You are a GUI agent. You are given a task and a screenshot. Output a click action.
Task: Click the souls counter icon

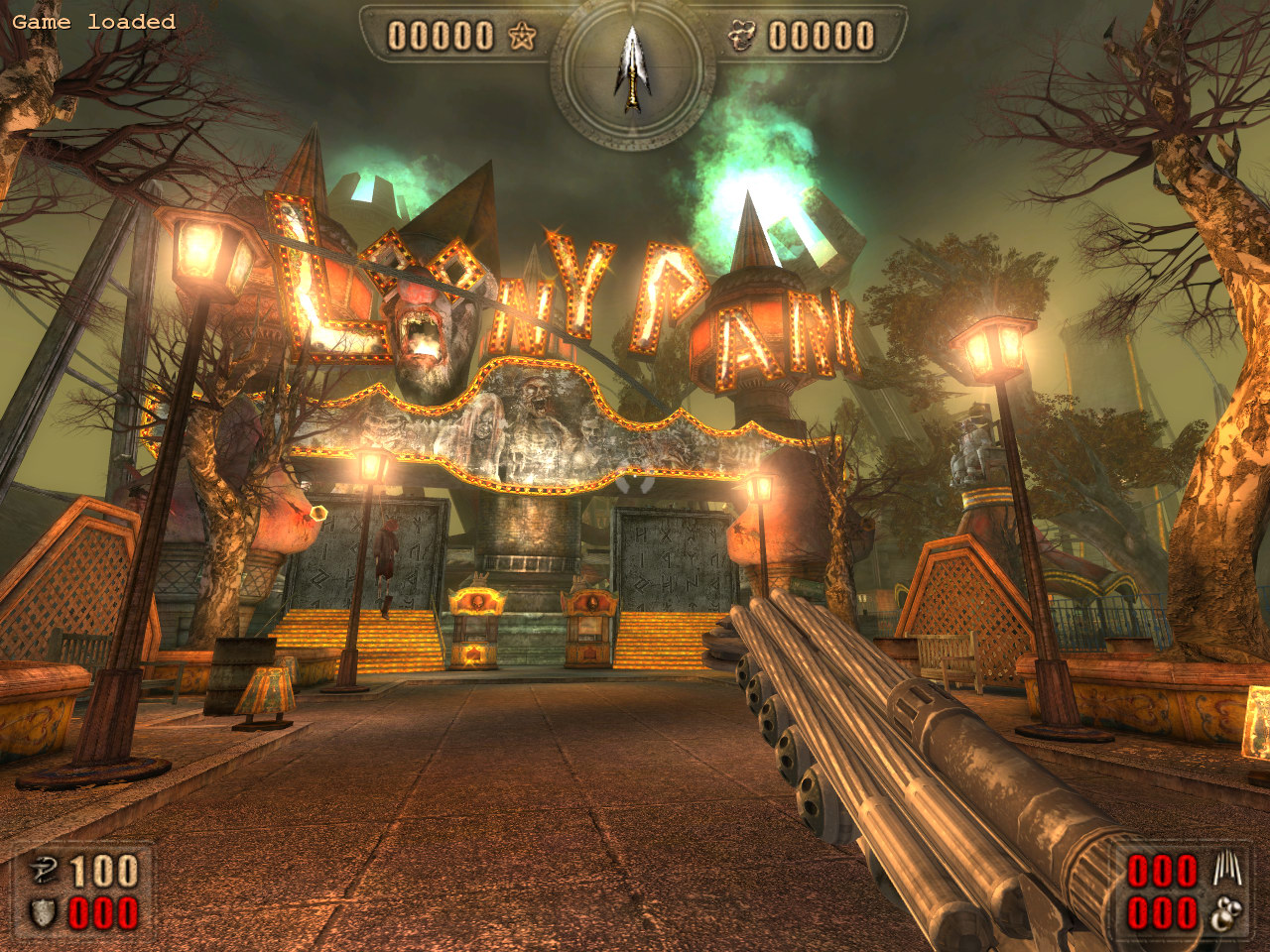click(741, 37)
